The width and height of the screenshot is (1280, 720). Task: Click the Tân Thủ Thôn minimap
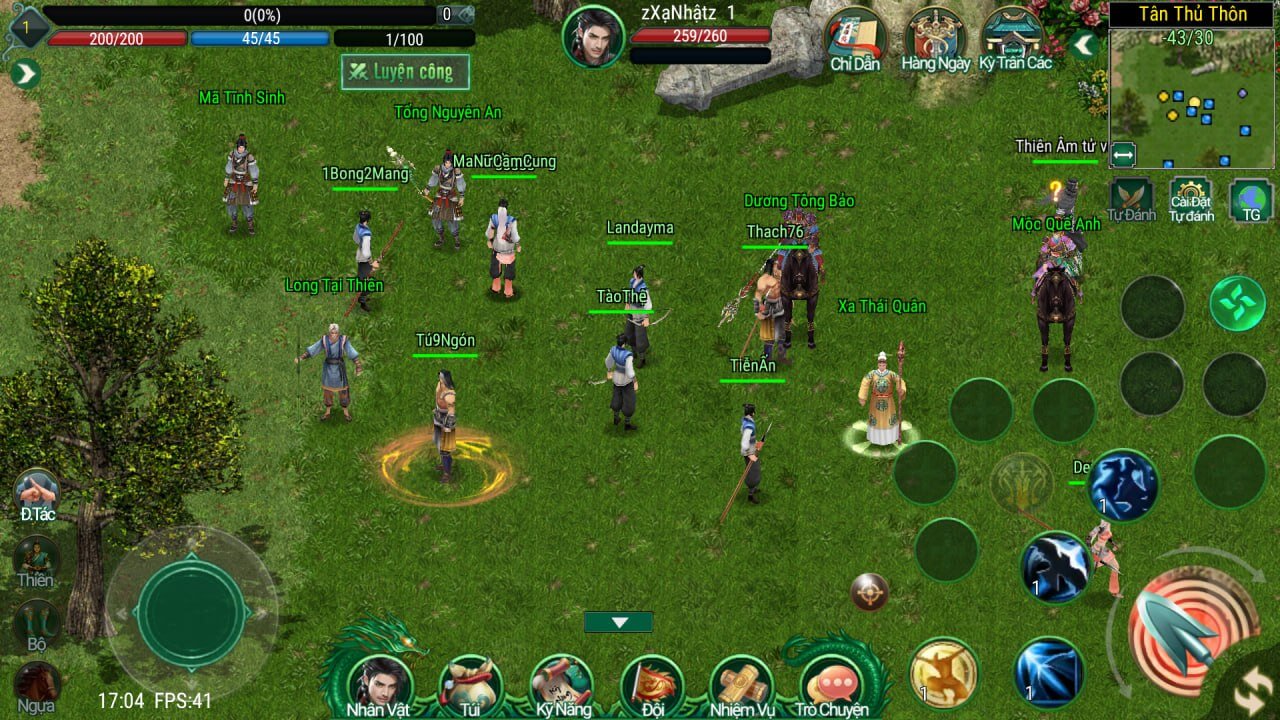pyautogui.click(x=1193, y=96)
